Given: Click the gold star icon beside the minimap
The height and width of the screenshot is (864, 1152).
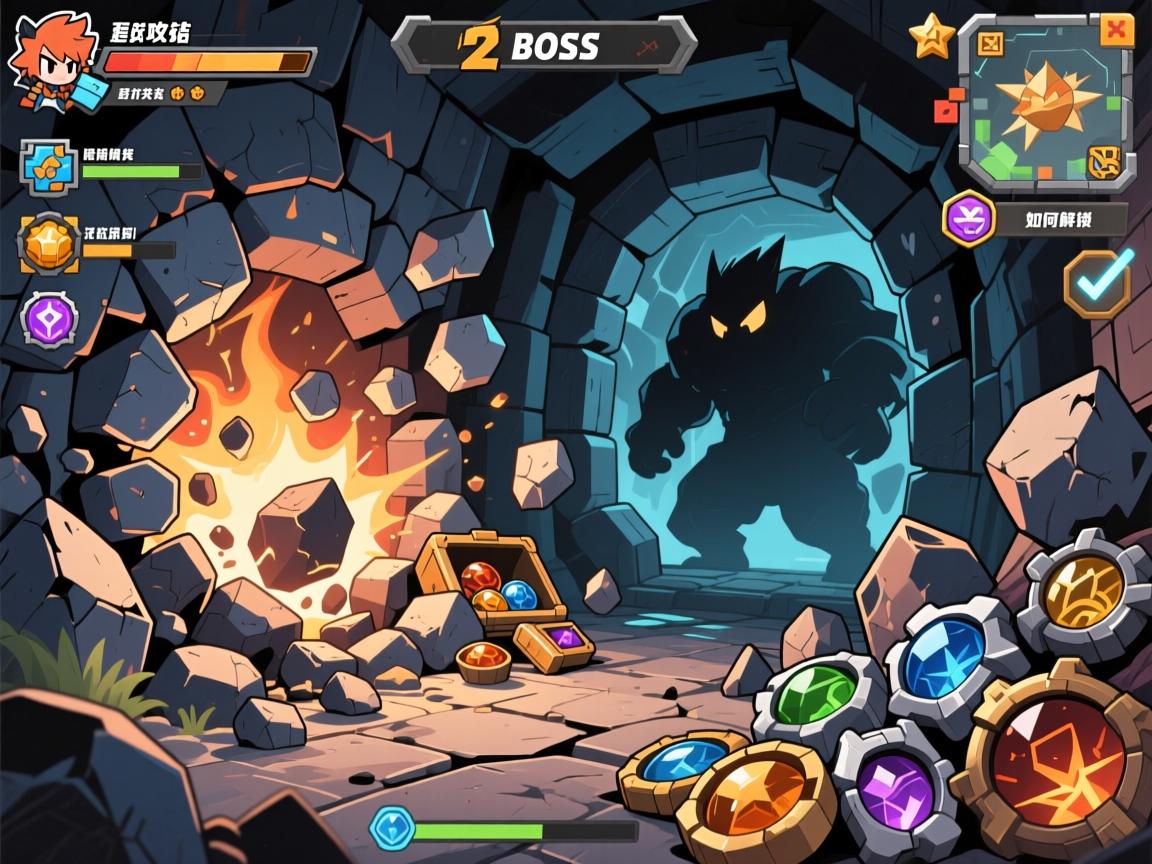Looking at the screenshot, I should pos(932,37).
